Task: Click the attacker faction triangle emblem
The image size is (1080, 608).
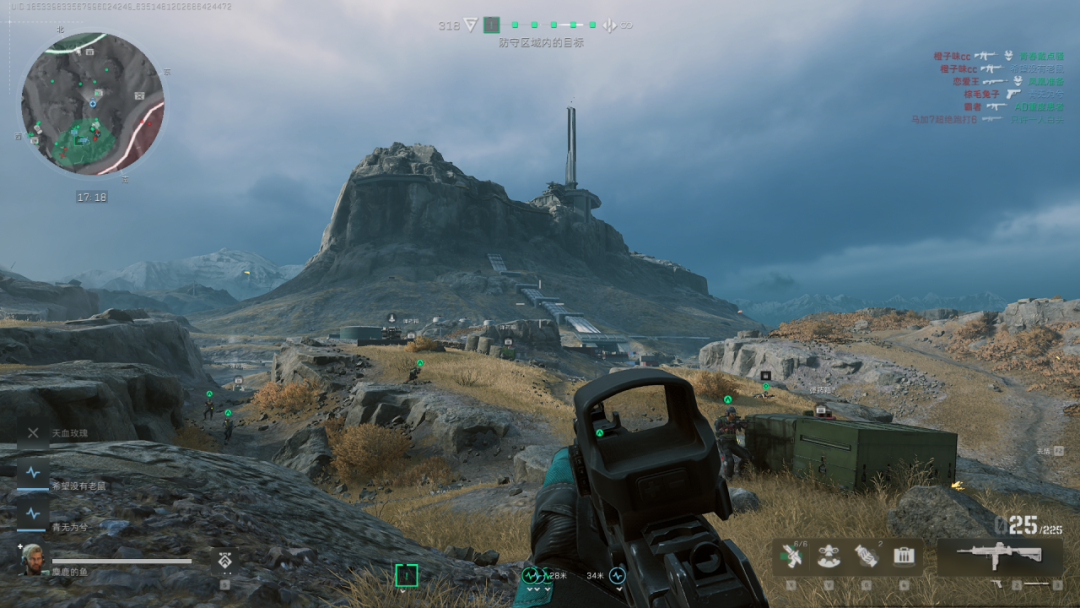Action: pos(471,25)
